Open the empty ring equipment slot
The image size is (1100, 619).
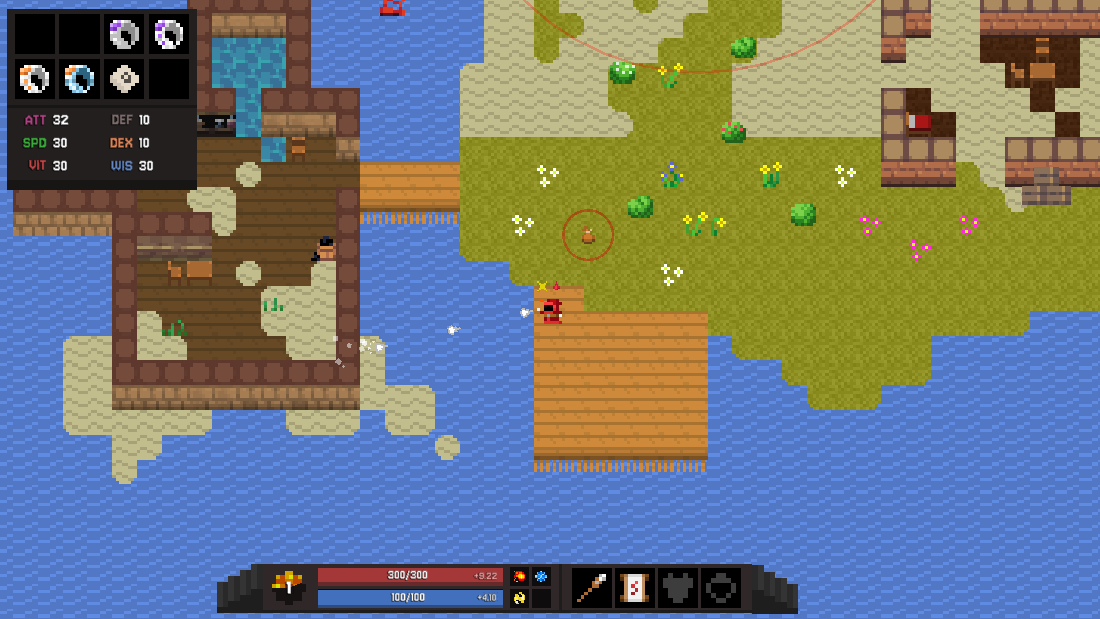pos(721,588)
